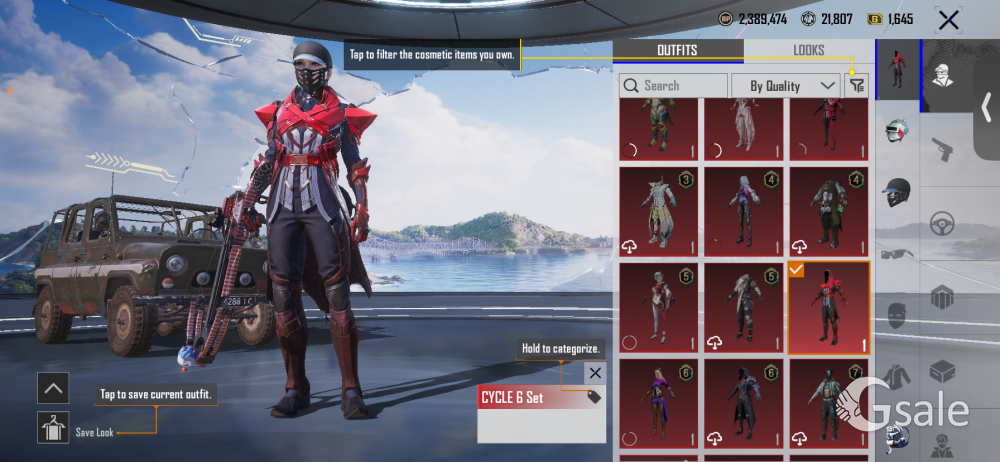This screenshot has height=462, width=1000.
Task: Save the current outfit with Save Look
Action: pos(53,427)
